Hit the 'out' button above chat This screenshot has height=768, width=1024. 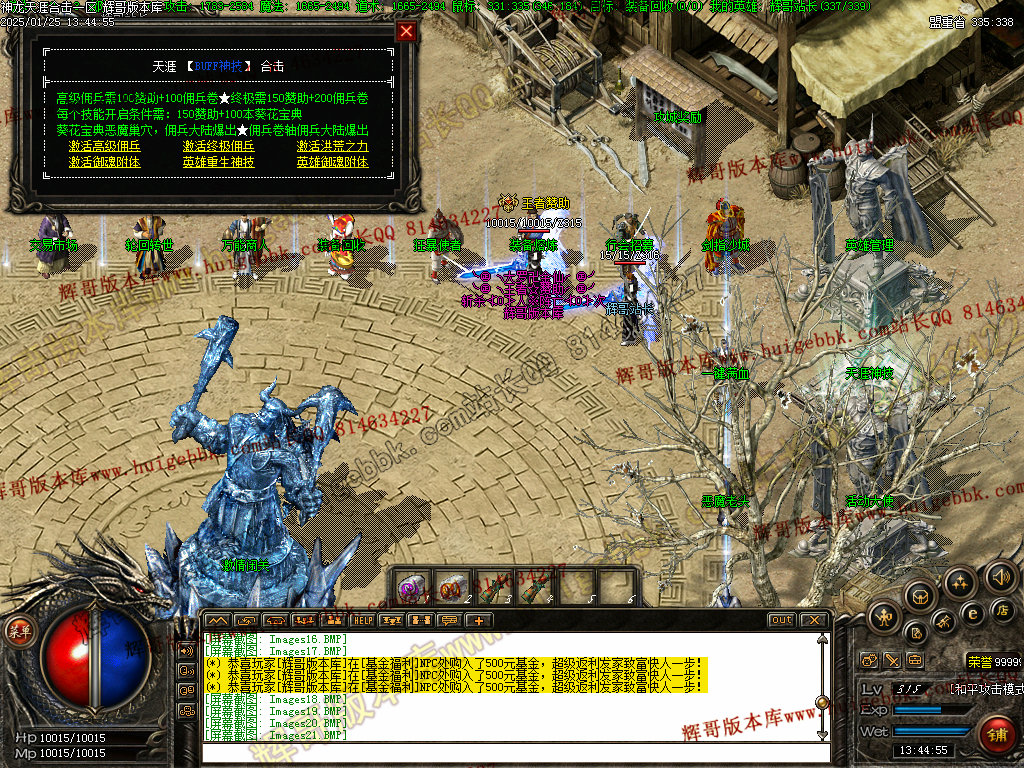coord(781,620)
